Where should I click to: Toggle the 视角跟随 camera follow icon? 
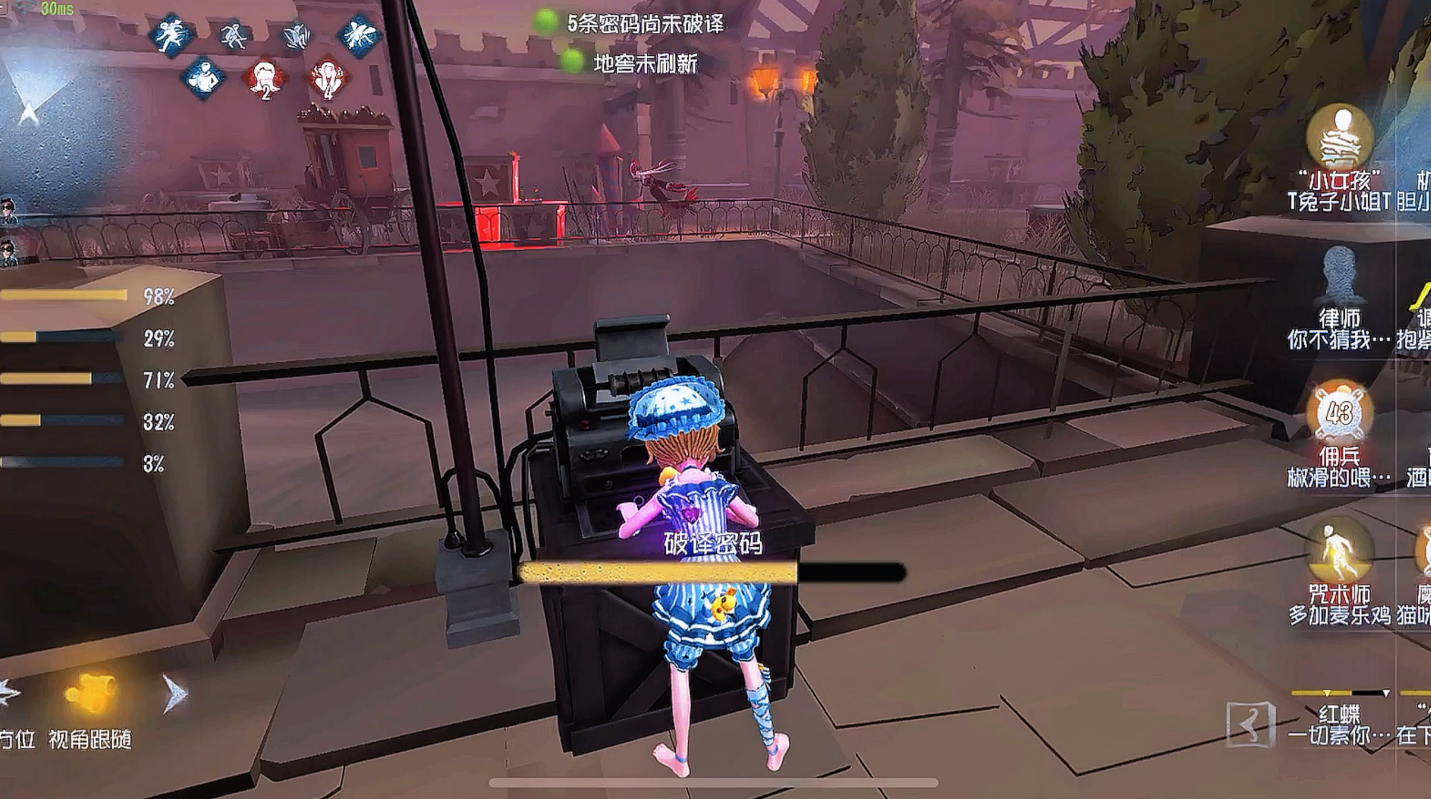point(90,693)
